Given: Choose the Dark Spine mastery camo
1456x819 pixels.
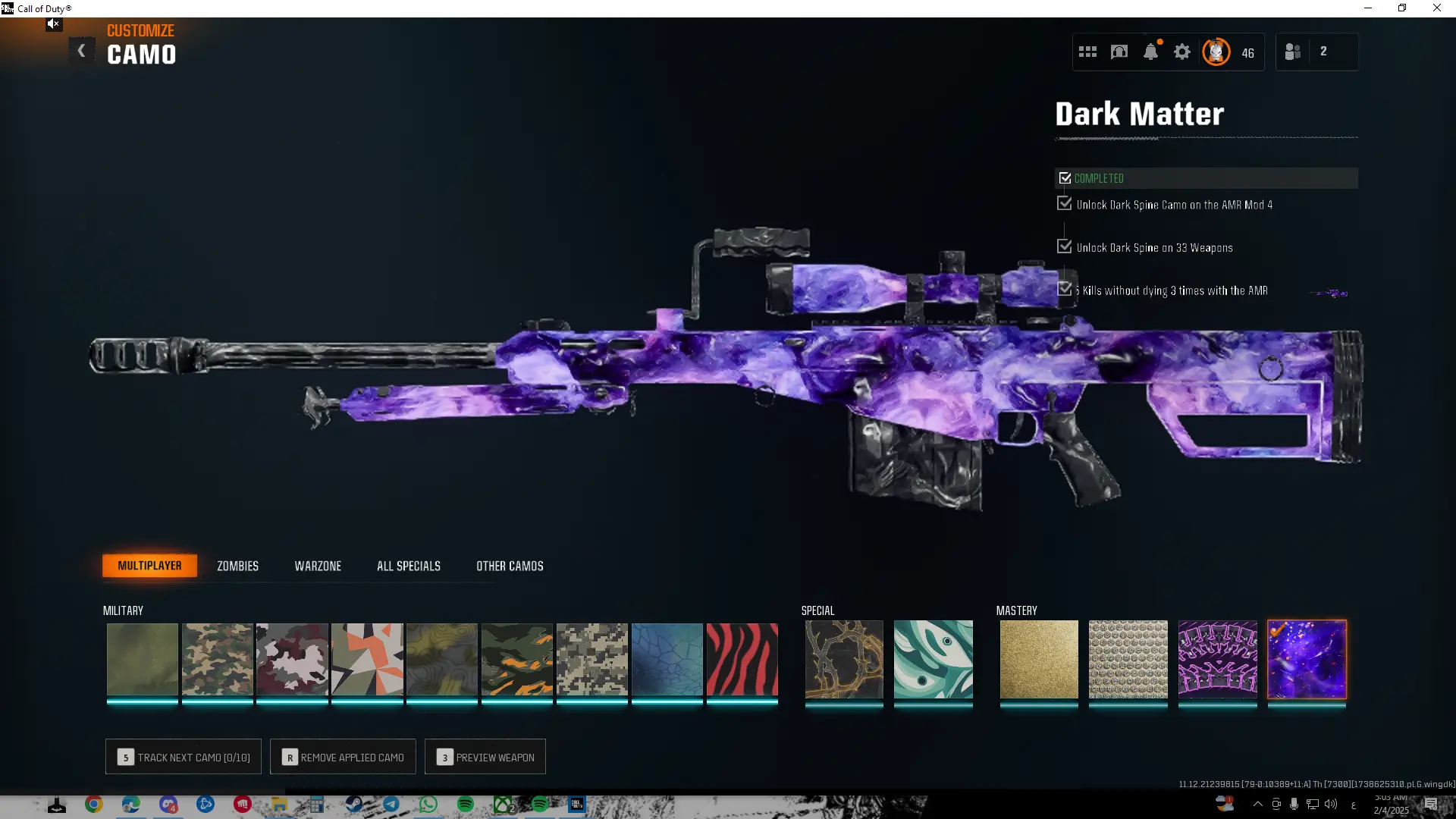Looking at the screenshot, I should click(1217, 659).
